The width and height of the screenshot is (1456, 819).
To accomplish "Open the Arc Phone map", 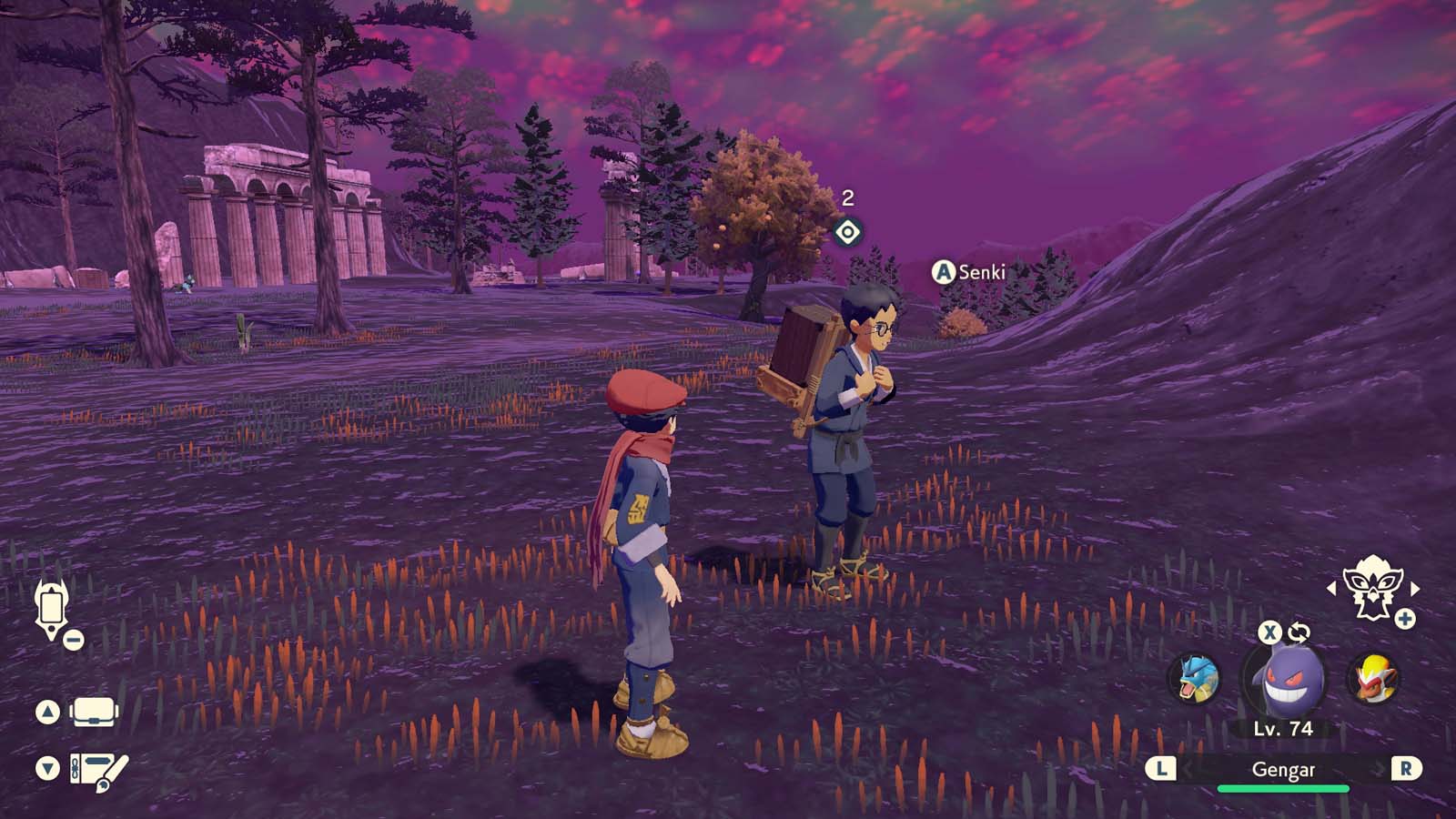I will tap(50, 605).
